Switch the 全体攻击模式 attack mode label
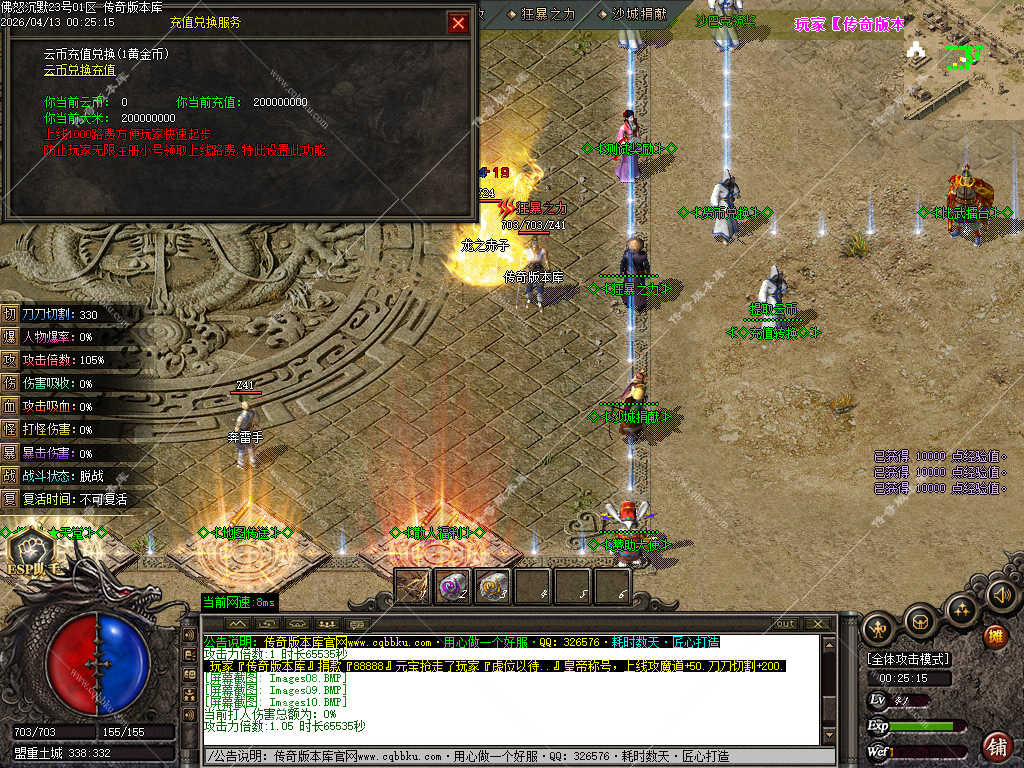 click(x=909, y=659)
